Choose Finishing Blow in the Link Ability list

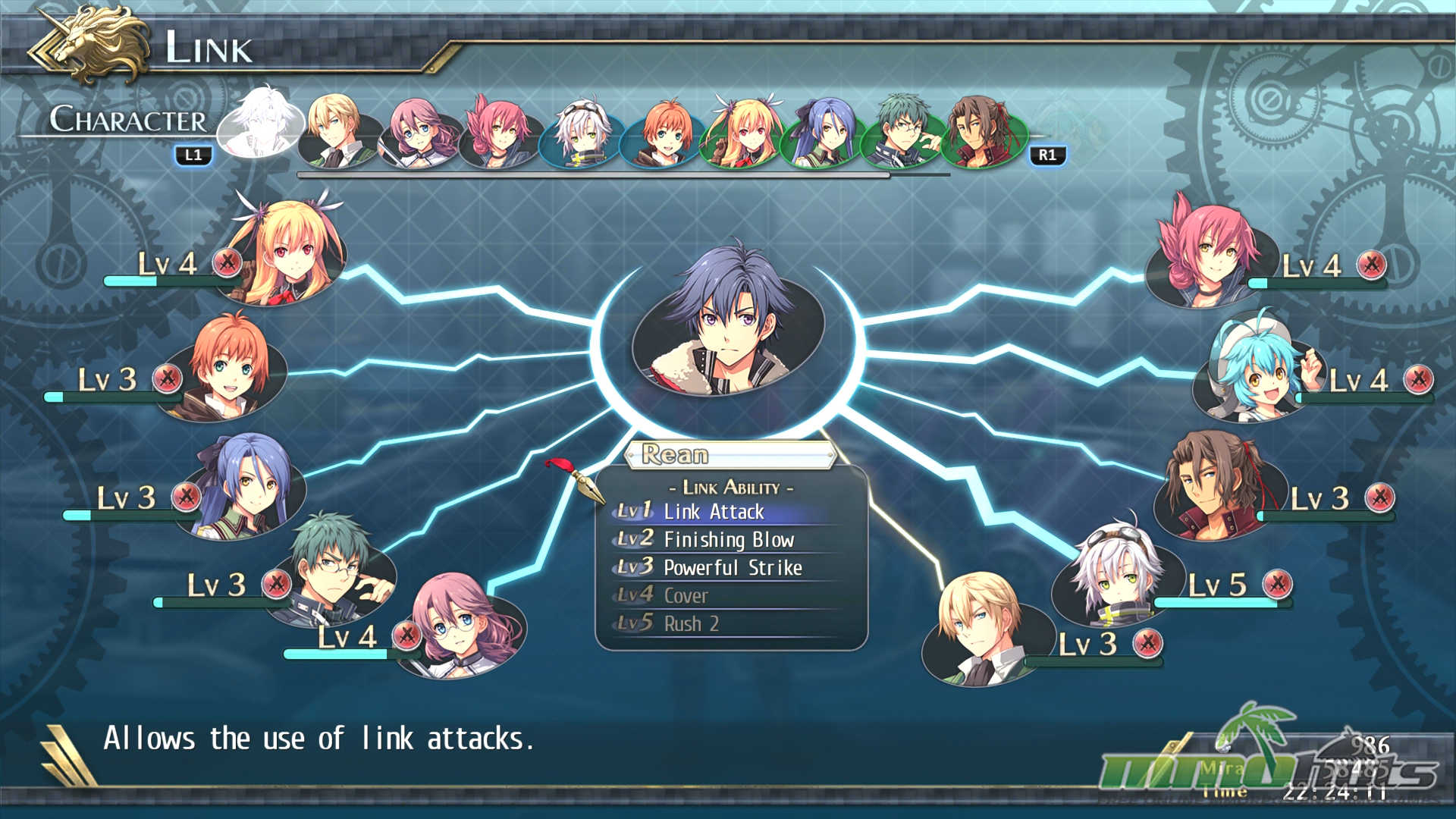(728, 540)
